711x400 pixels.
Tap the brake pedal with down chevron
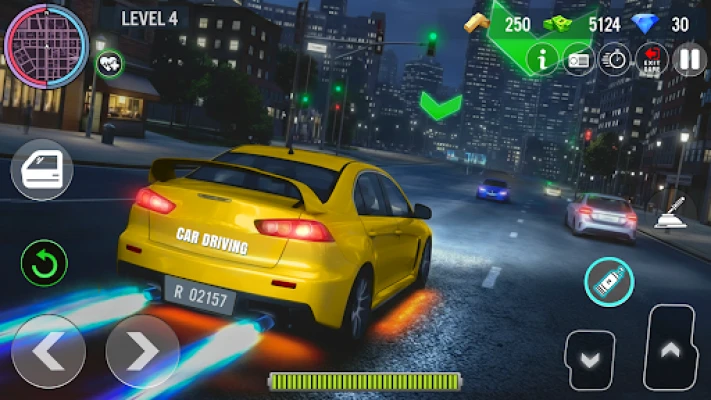[589, 358]
